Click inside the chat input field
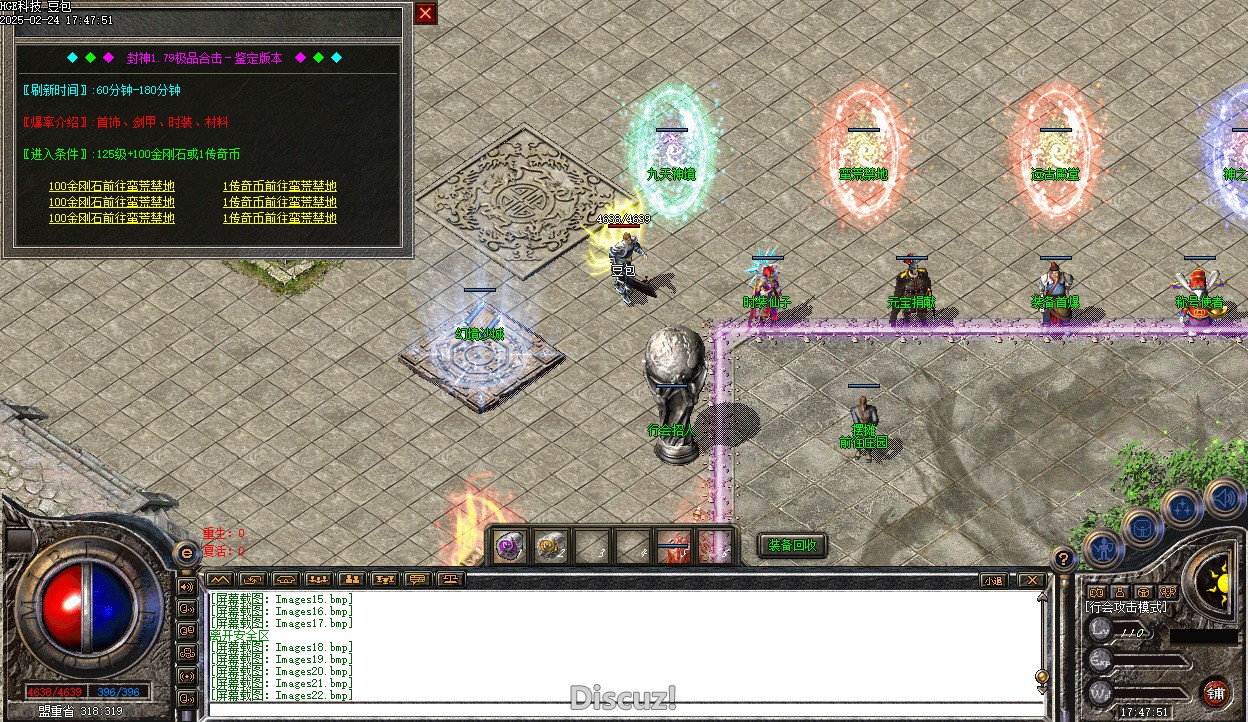The height and width of the screenshot is (722, 1248). [620, 709]
